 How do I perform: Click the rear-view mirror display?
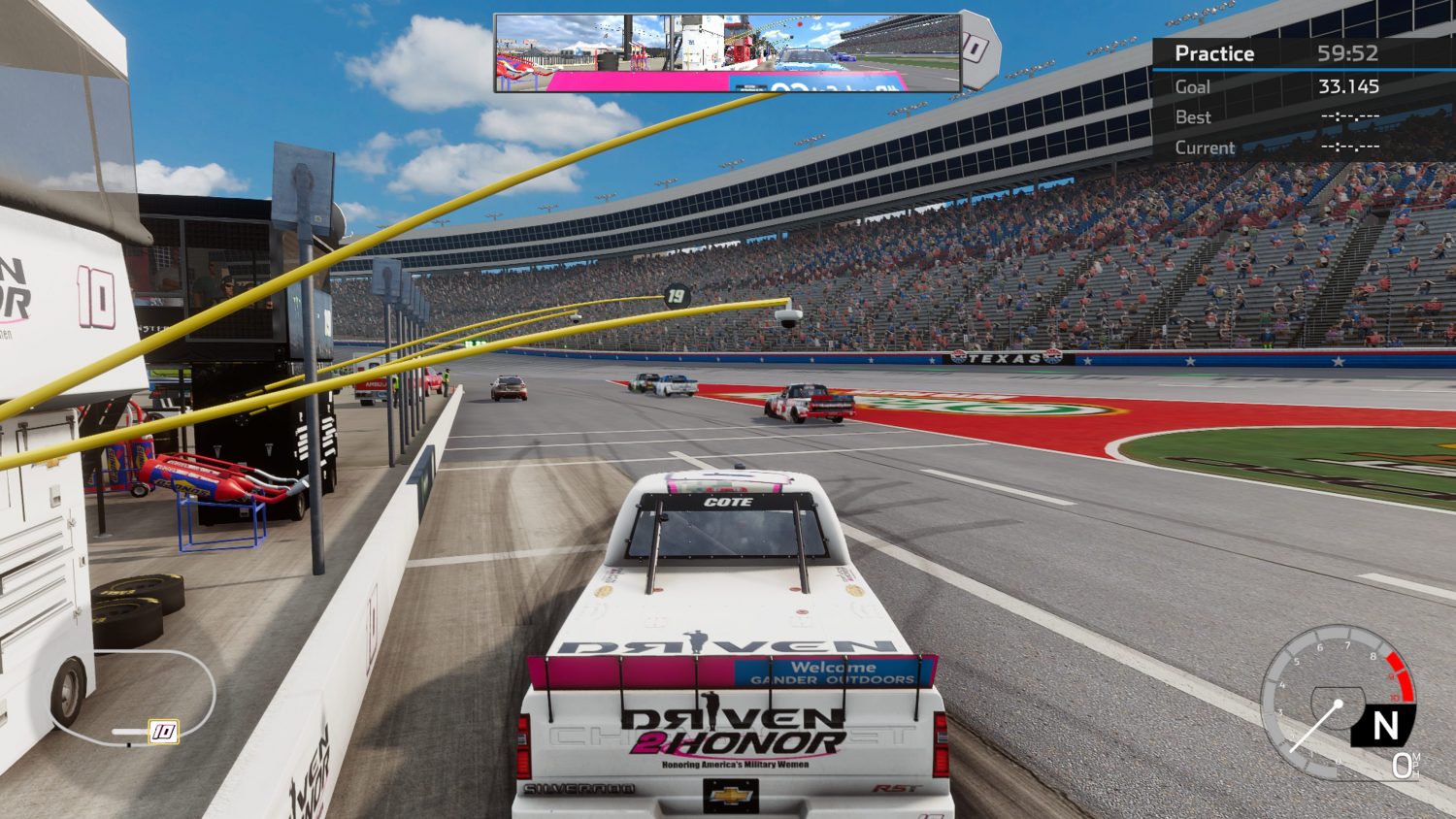click(727, 53)
